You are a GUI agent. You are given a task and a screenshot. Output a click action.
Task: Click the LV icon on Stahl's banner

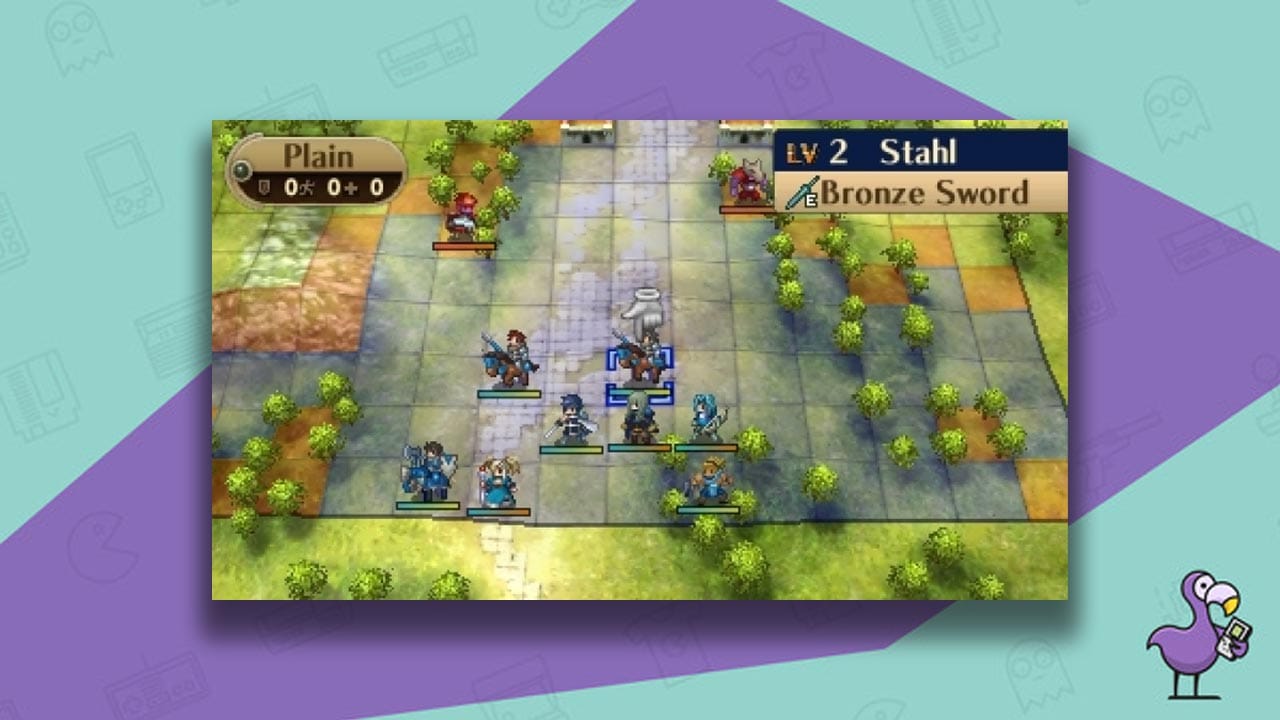[x=802, y=153]
